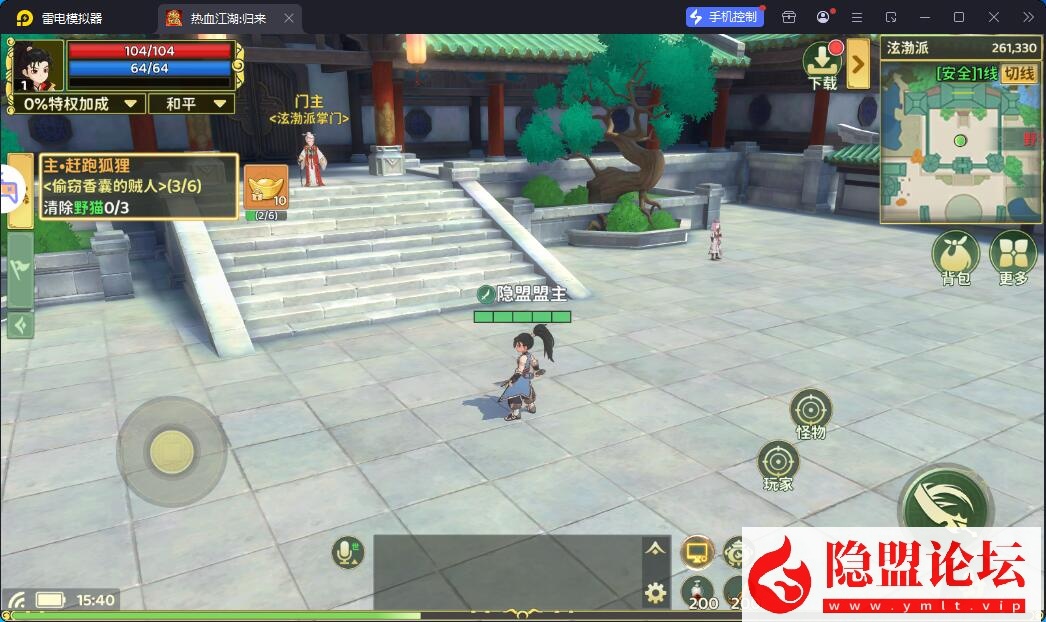Viewport: 1046px width, 622px height.
Task: Click the 切线 switch-line button
Action: [x=1019, y=73]
